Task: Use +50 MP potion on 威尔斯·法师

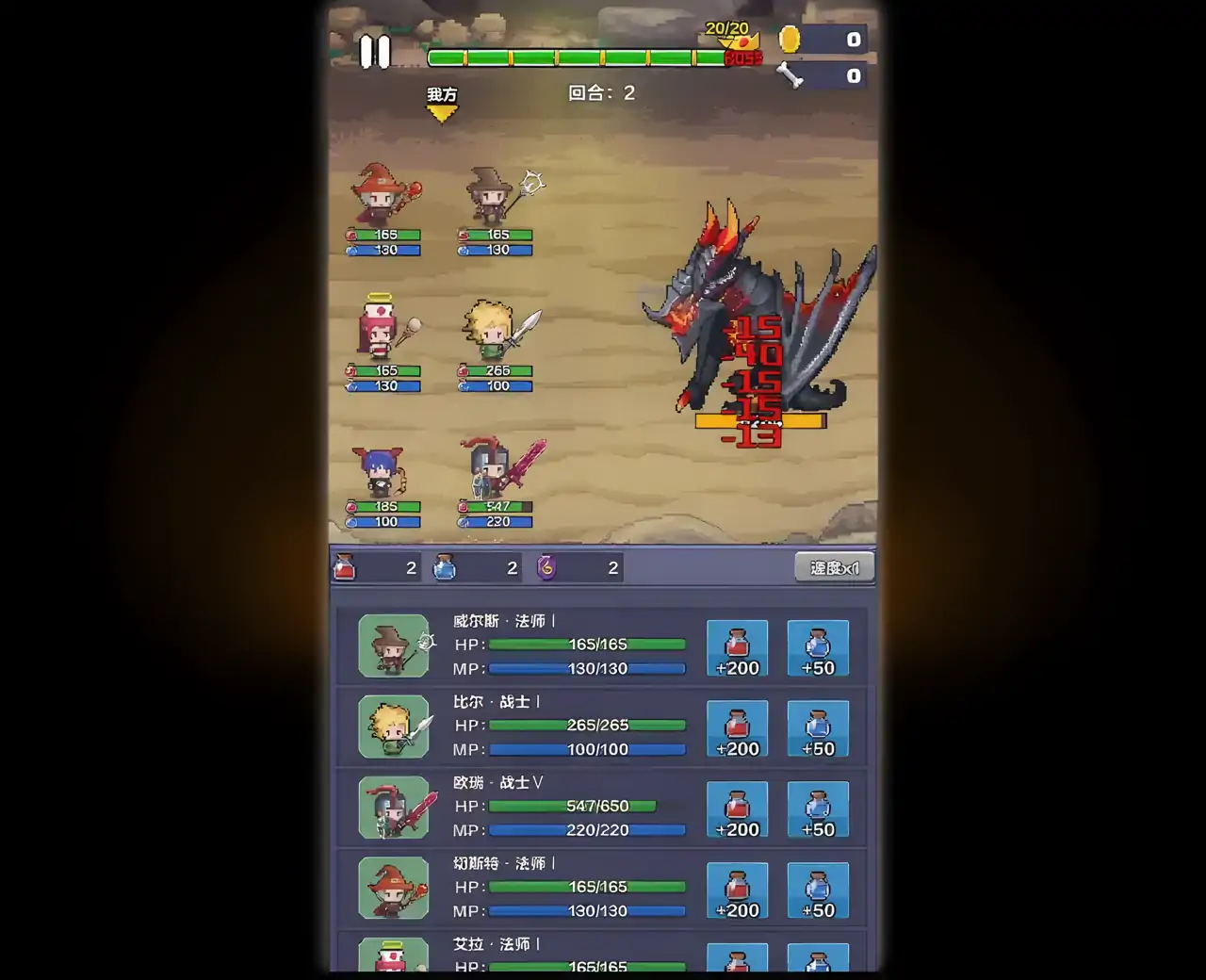Action: click(x=818, y=647)
